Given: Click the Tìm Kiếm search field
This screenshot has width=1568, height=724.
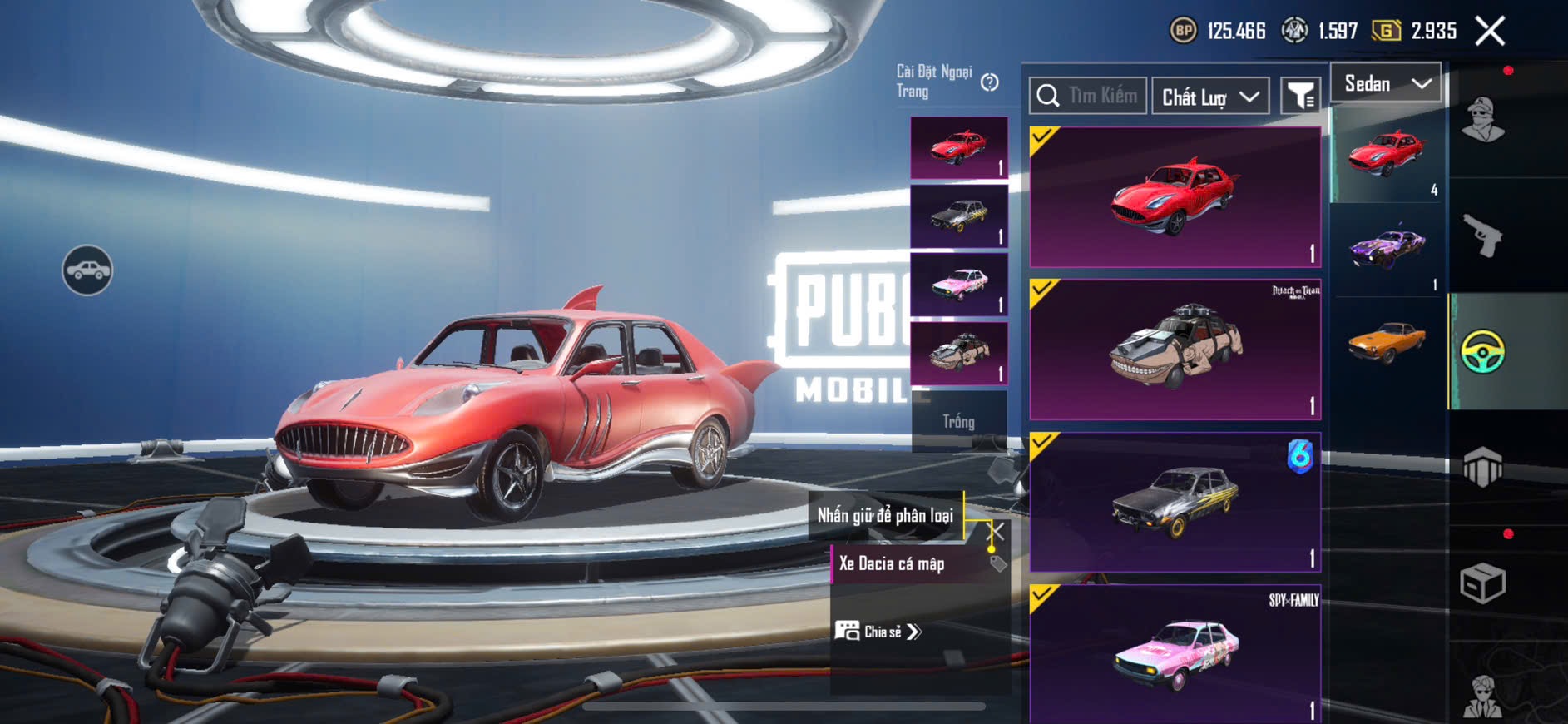Looking at the screenshot, I should coord(1088,96).
